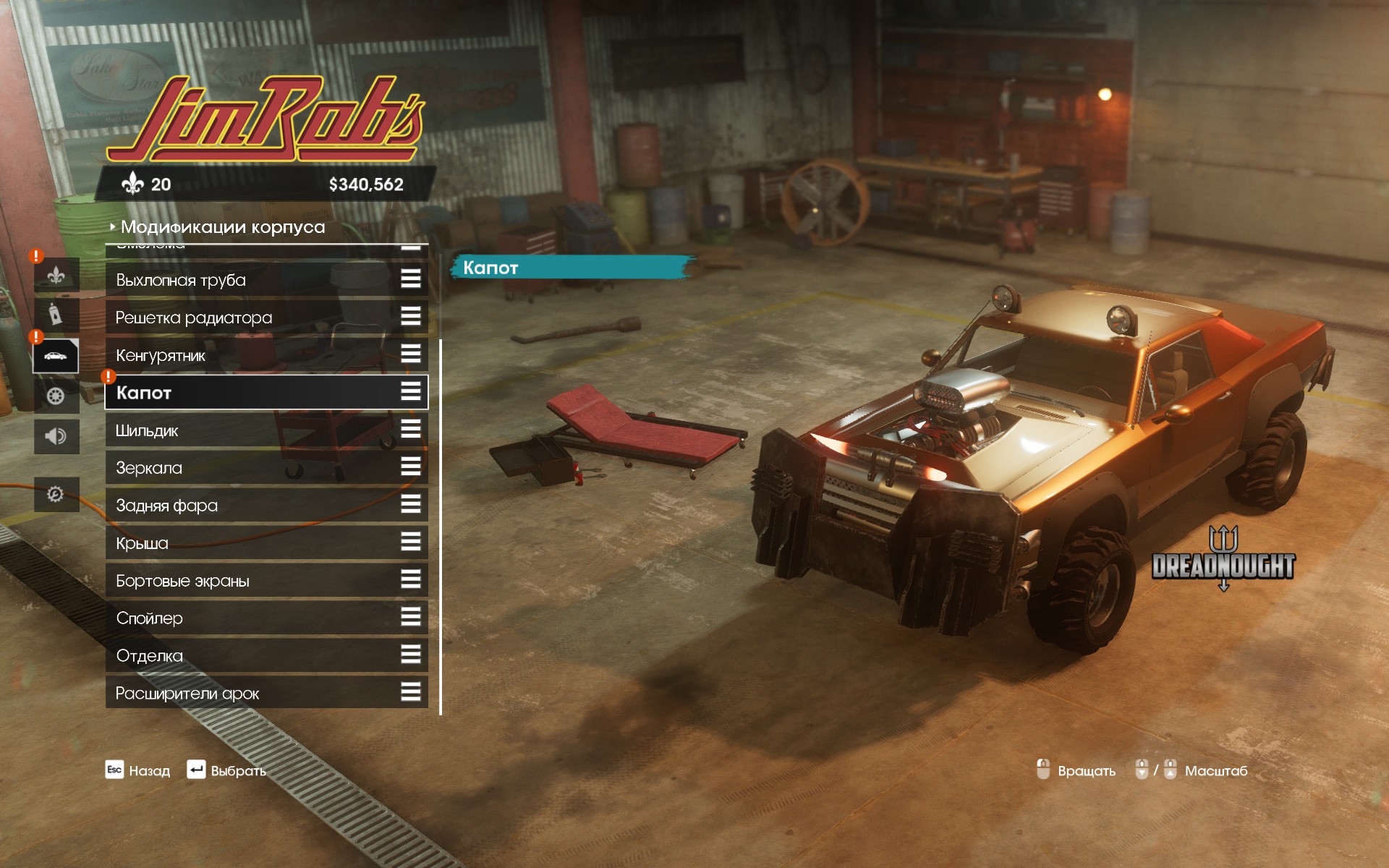Switch to the fleur-de-lis category tab
The image size is (1389, 868).
[56, 276]
